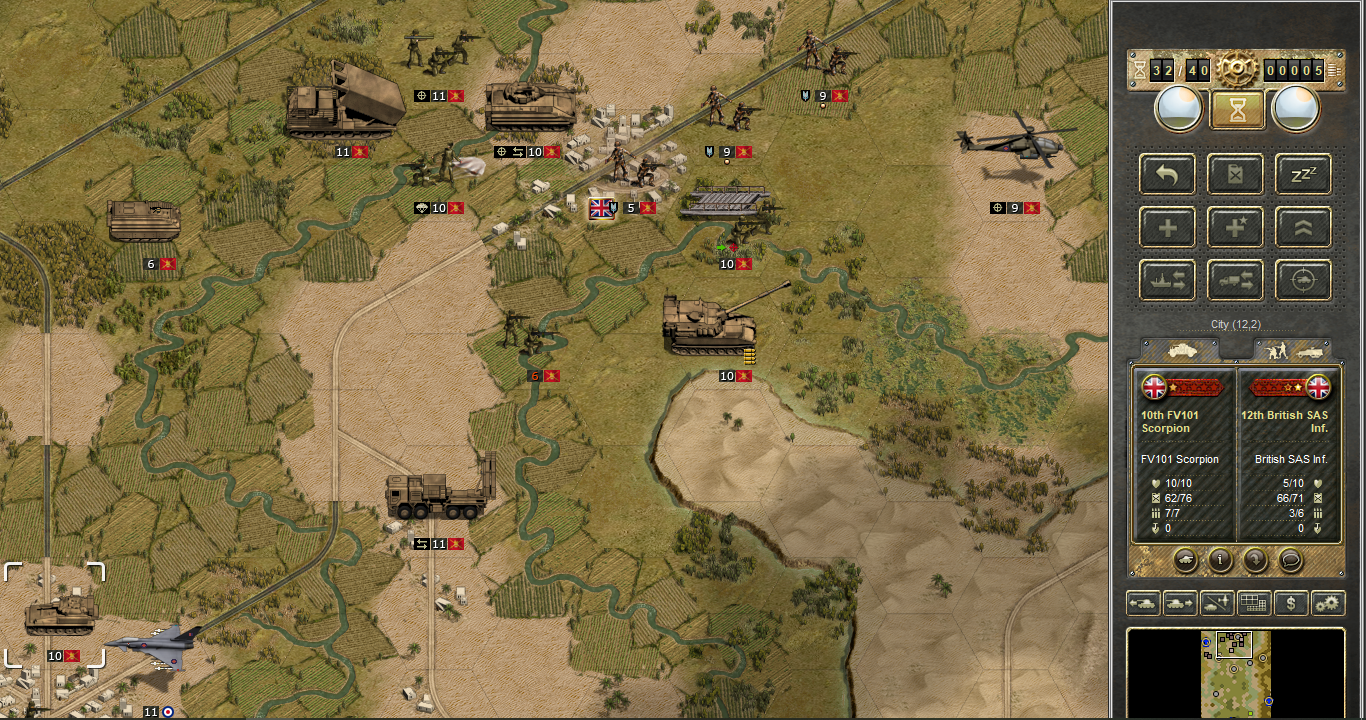Click the fuel canister supply button

pyautogui.click(x=1235, y=174)
